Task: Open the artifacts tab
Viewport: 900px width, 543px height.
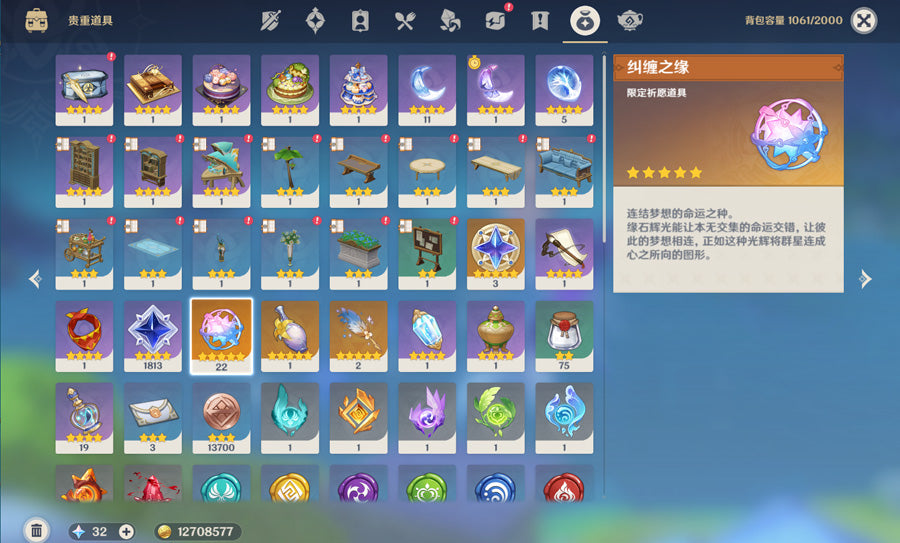Action: point(315,20)
